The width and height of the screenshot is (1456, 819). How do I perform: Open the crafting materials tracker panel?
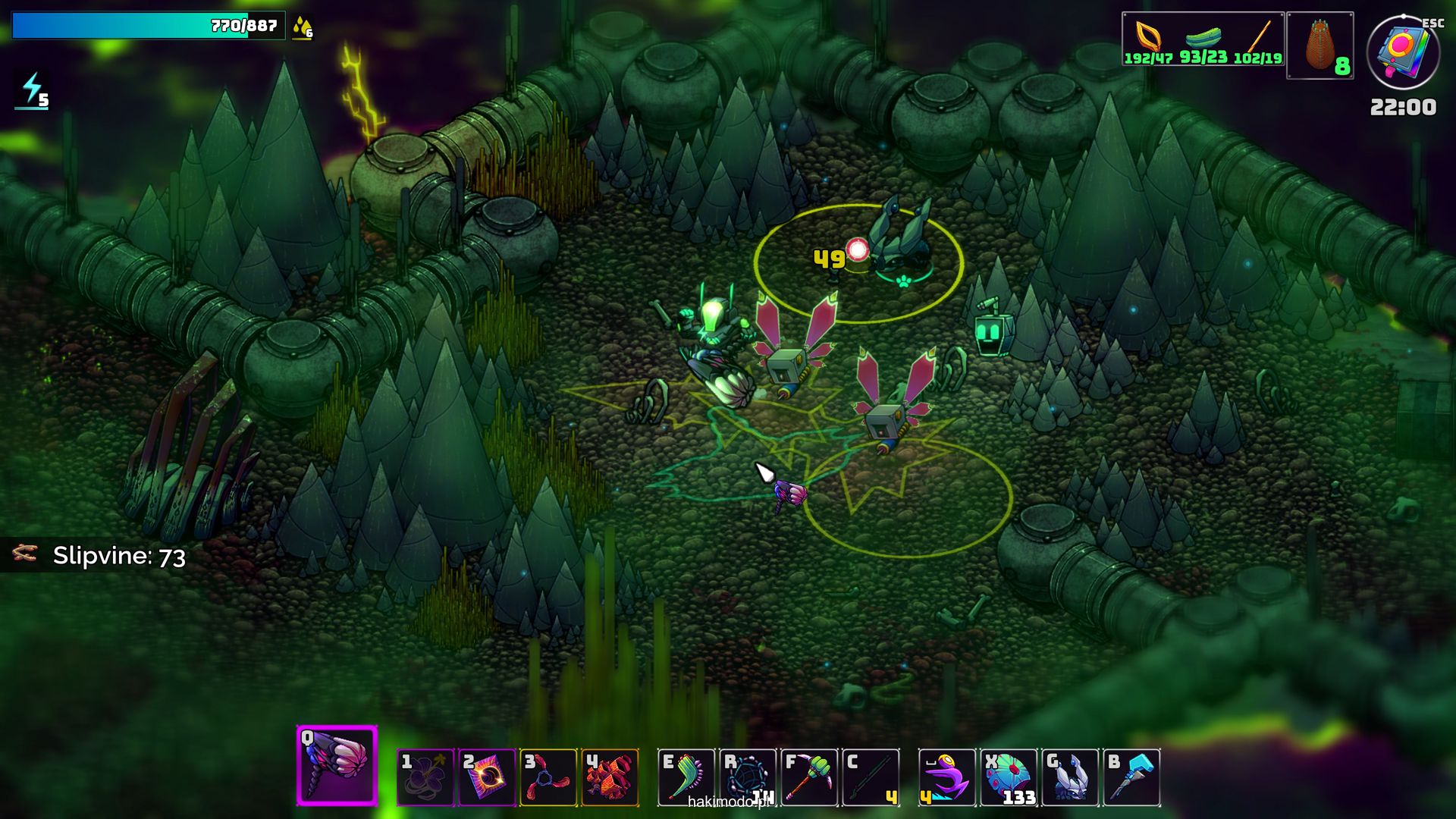(x=1203, y=39)
